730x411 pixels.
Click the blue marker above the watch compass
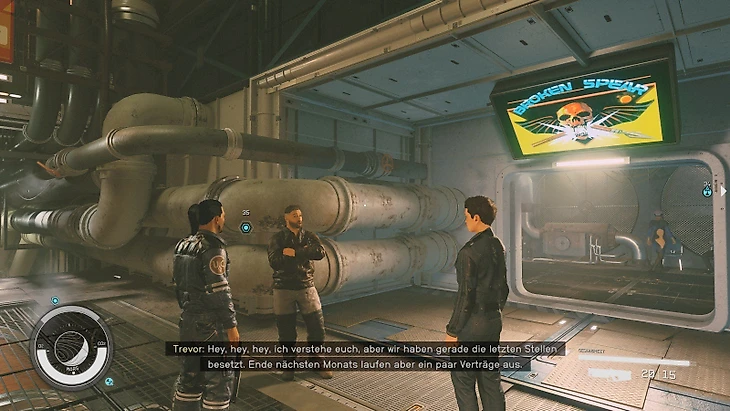tap(56, 299)
